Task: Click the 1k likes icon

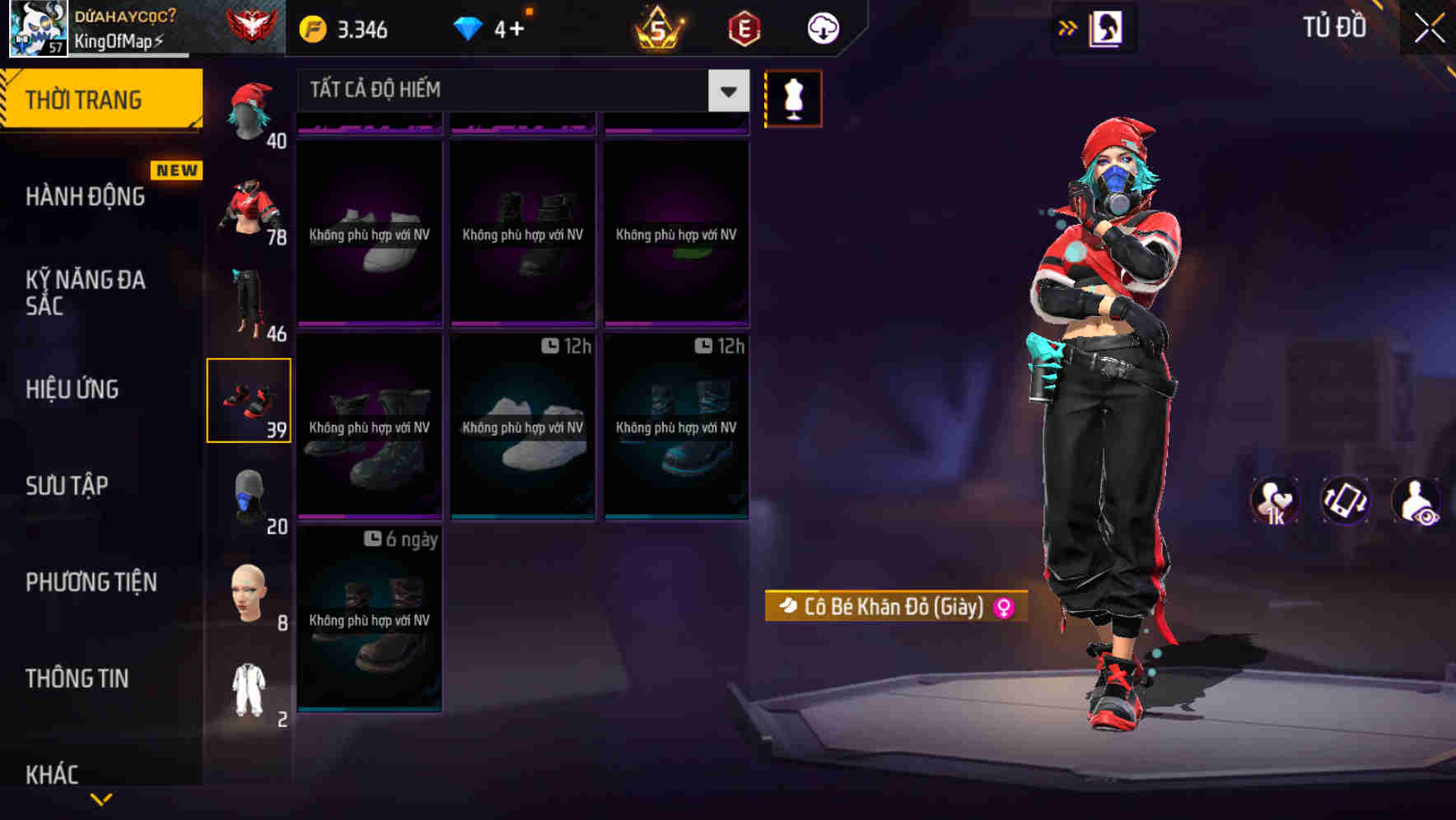Action: [x=1275, y=501]
